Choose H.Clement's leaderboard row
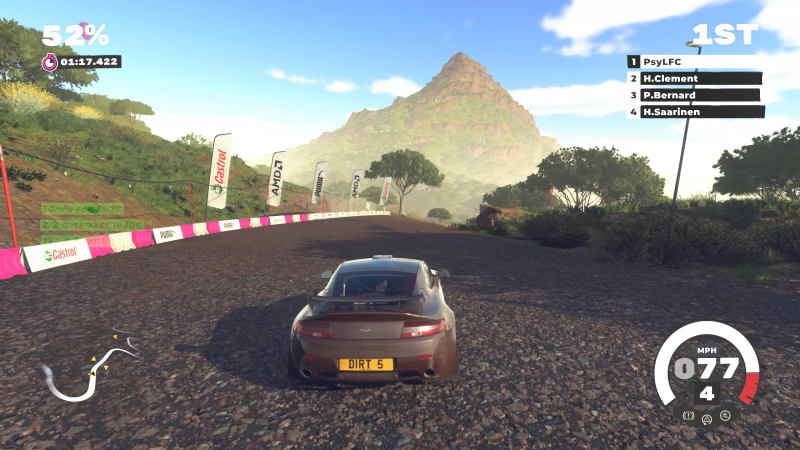800x450 pixels. (x=695, y=78)
